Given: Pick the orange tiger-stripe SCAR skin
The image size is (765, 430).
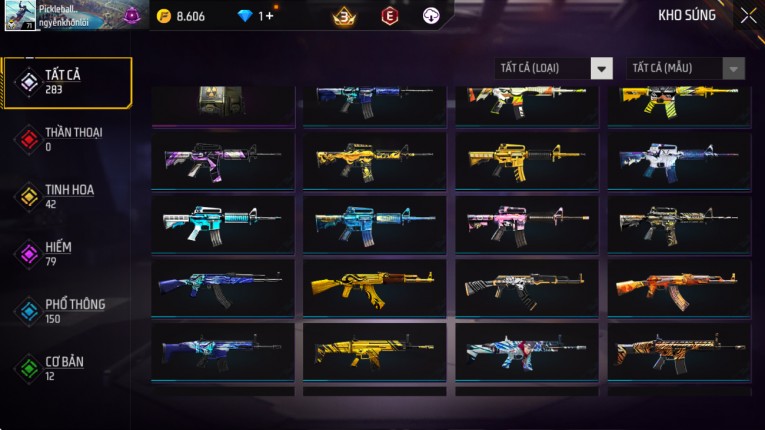Looking at the screenshot, I should [x=679, y=351].
